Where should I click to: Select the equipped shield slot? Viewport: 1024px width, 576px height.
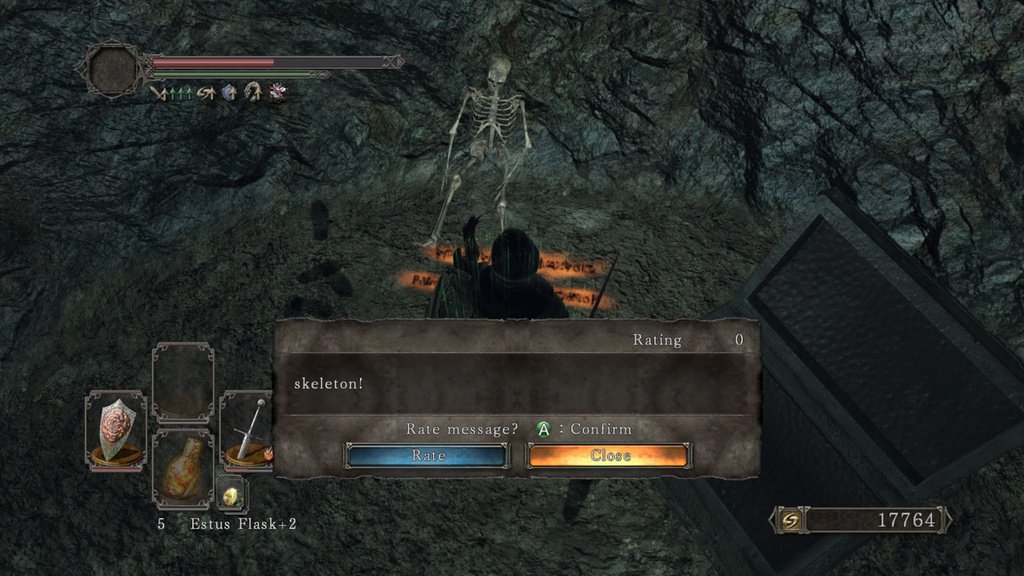pos(115,429)
